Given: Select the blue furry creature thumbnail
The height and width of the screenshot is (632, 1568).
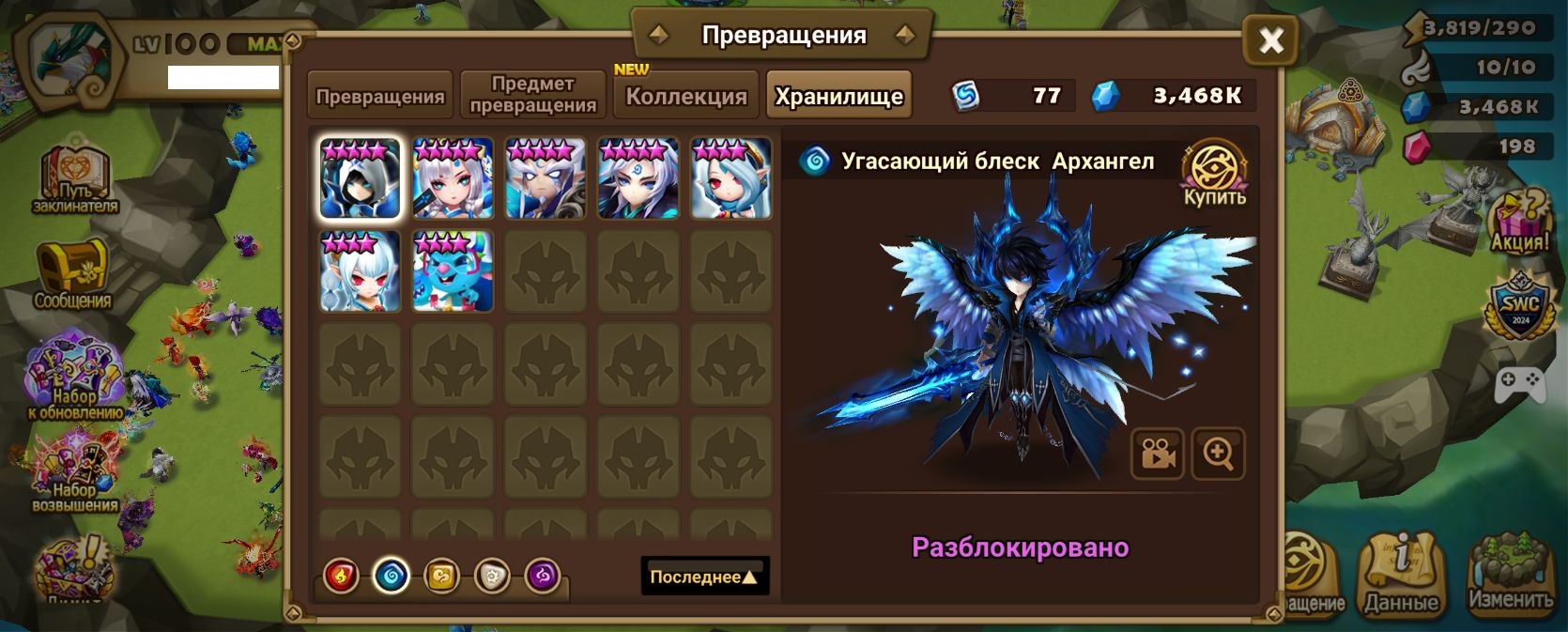Looking at the screenshot, I should pyautogui.click(x=453, y=271).
